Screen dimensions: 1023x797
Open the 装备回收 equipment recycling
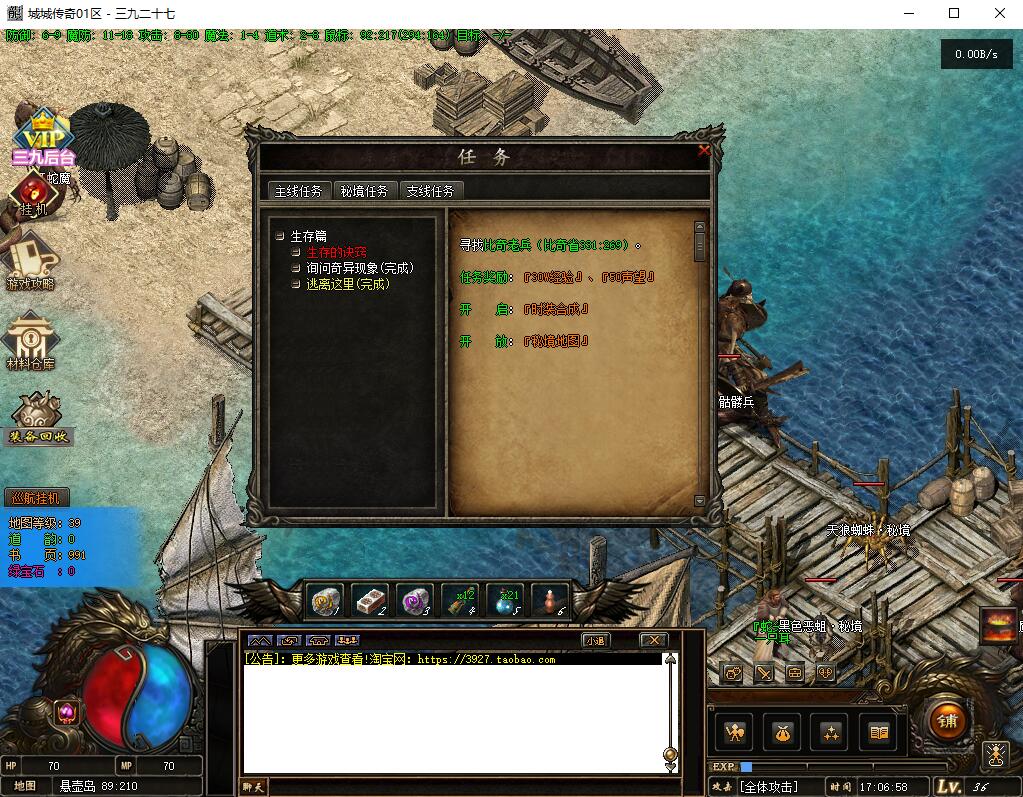coord(39,418)
